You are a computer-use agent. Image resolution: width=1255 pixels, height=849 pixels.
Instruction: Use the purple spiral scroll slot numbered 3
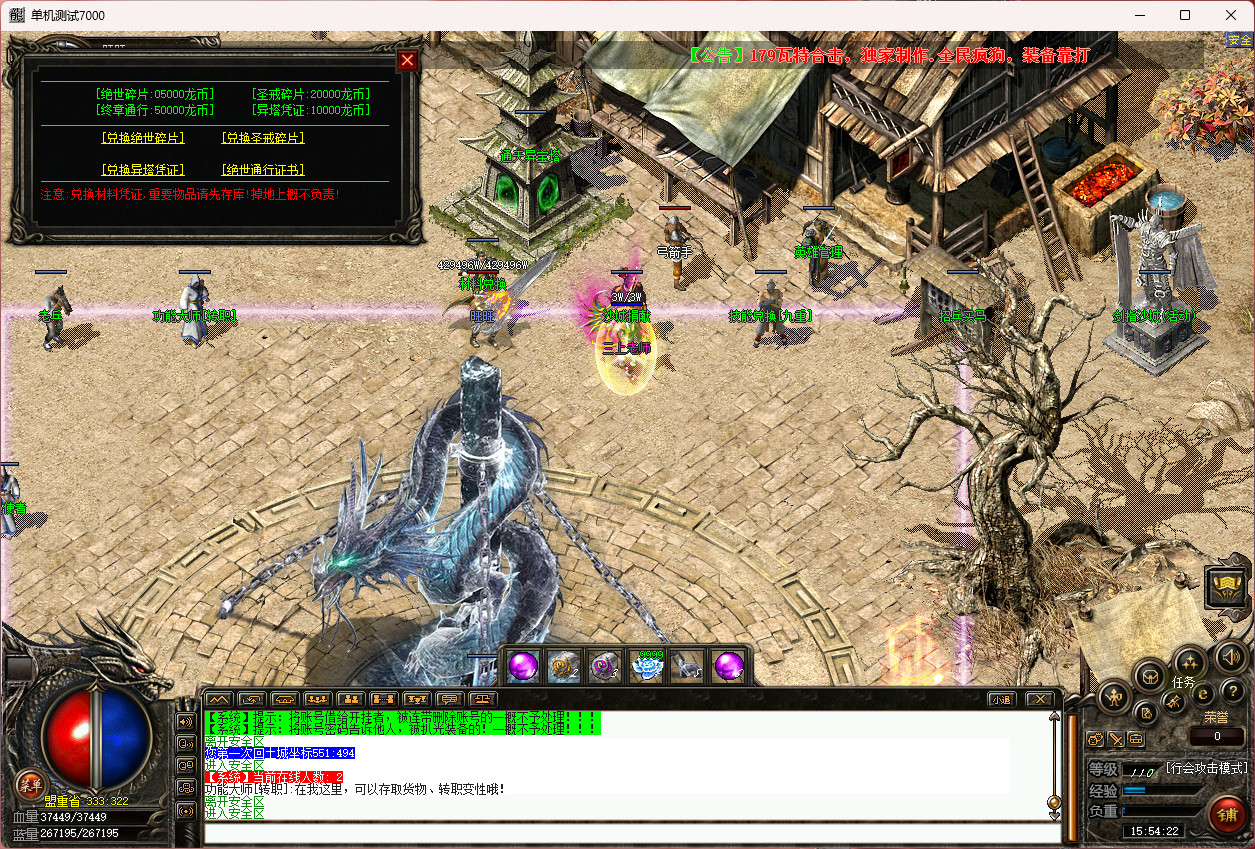[x=606, y=665]
